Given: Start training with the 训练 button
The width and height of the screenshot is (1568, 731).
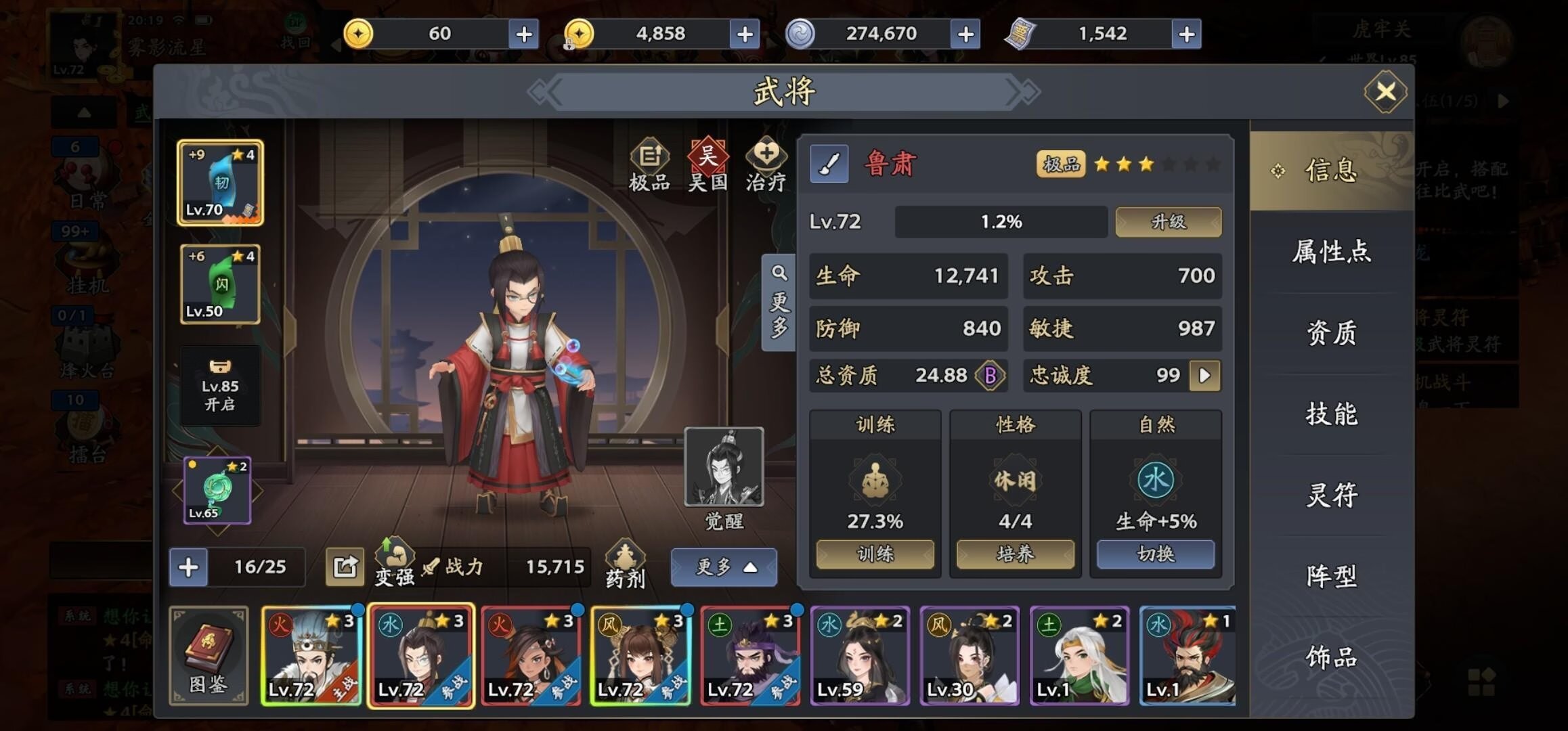Looking at the screenshot, I should pyautogui.click(x=875, y=554).
